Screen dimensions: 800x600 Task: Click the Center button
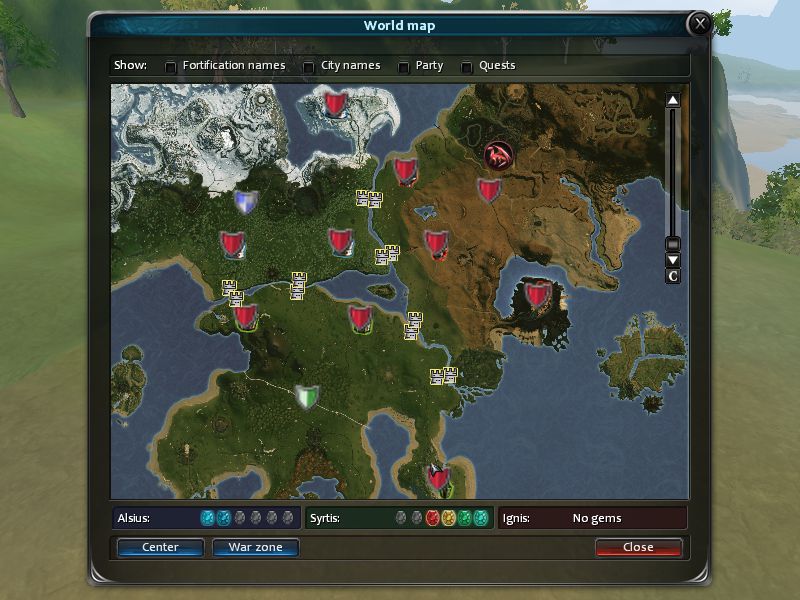pyautogui.click(x=160, y=547)
